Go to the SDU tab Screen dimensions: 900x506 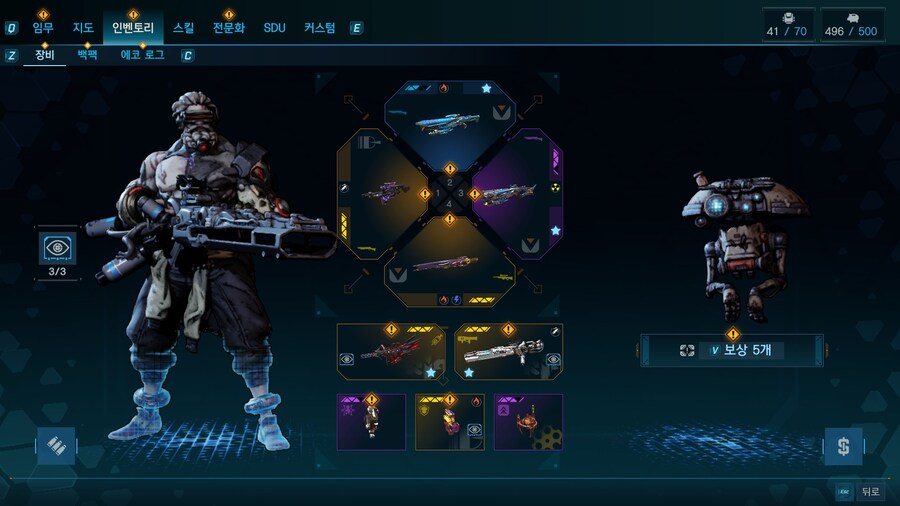pos(275,28)
